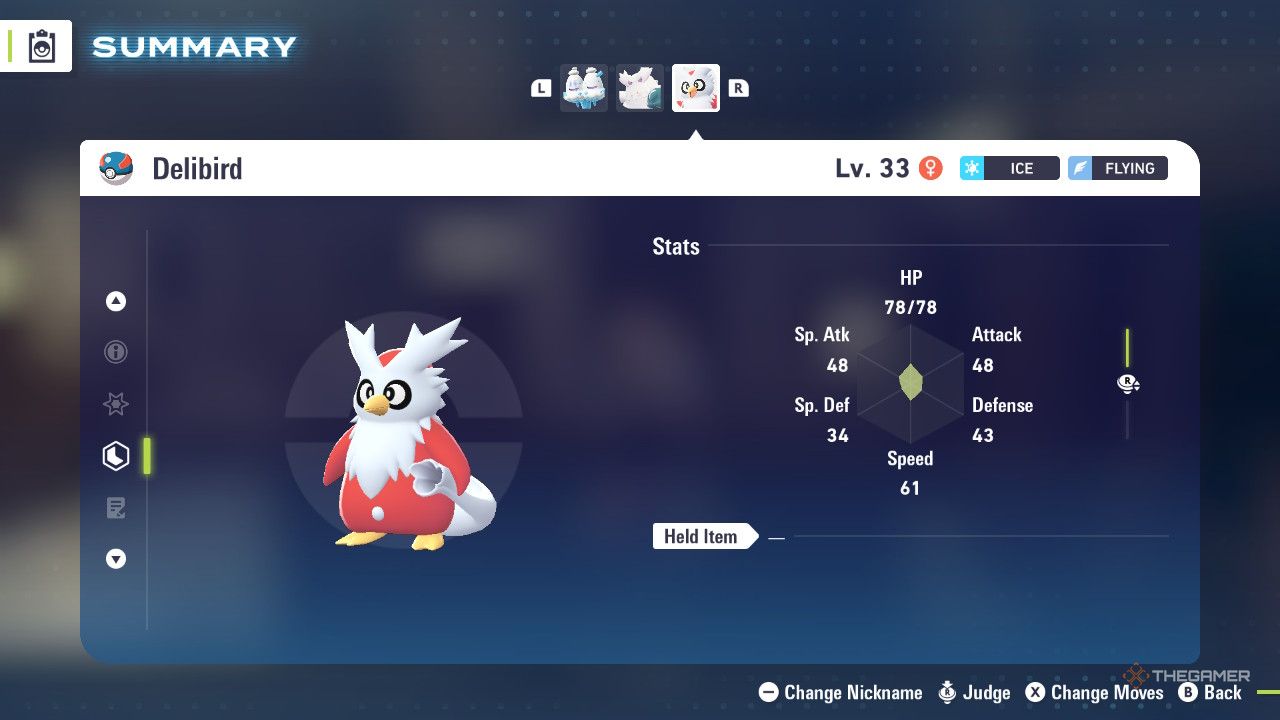Click the down arrow below the summary tabs
Screen dimensions: 1280x720
click(x=116, y=560)
